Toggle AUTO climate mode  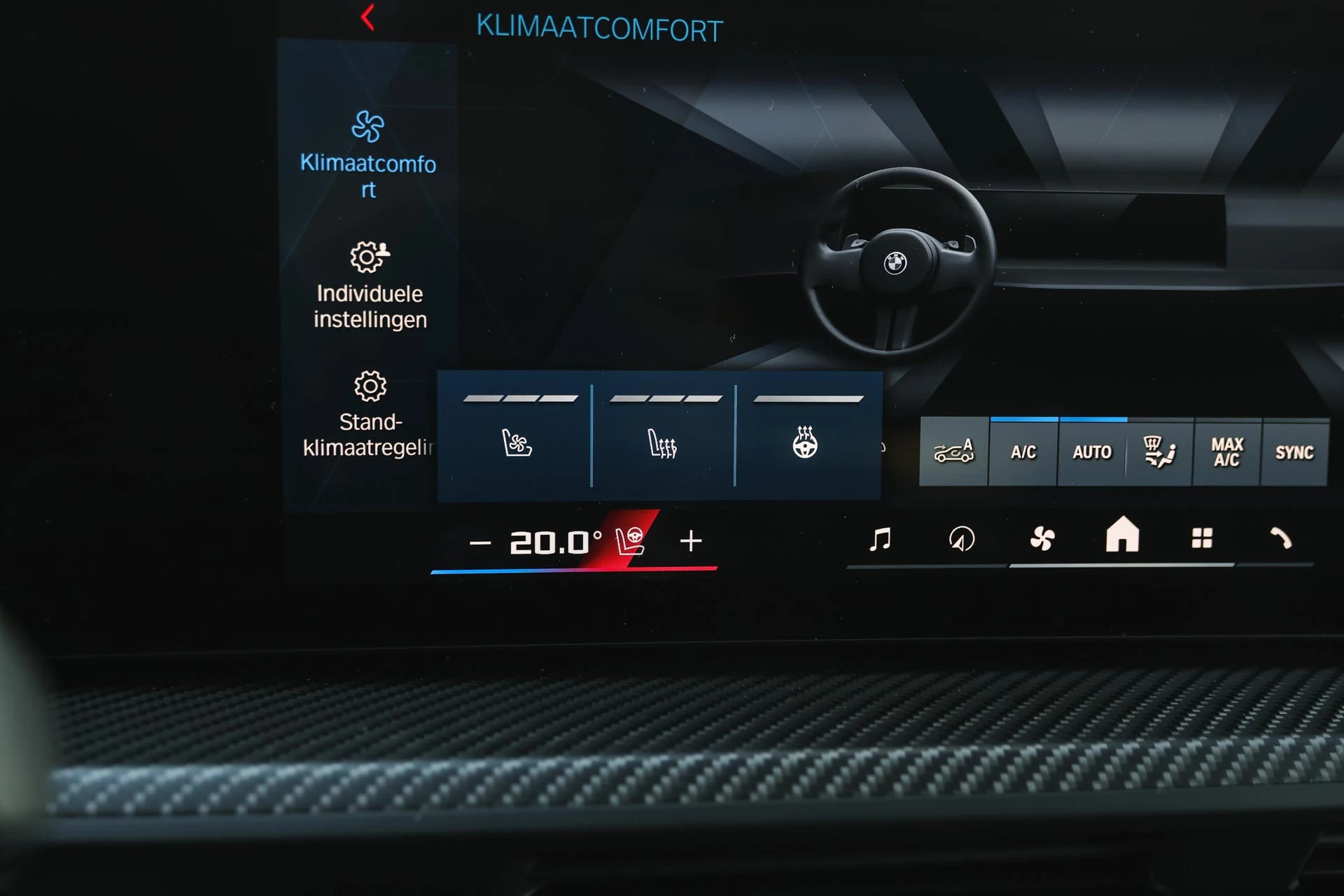(x=1091, y=453)
